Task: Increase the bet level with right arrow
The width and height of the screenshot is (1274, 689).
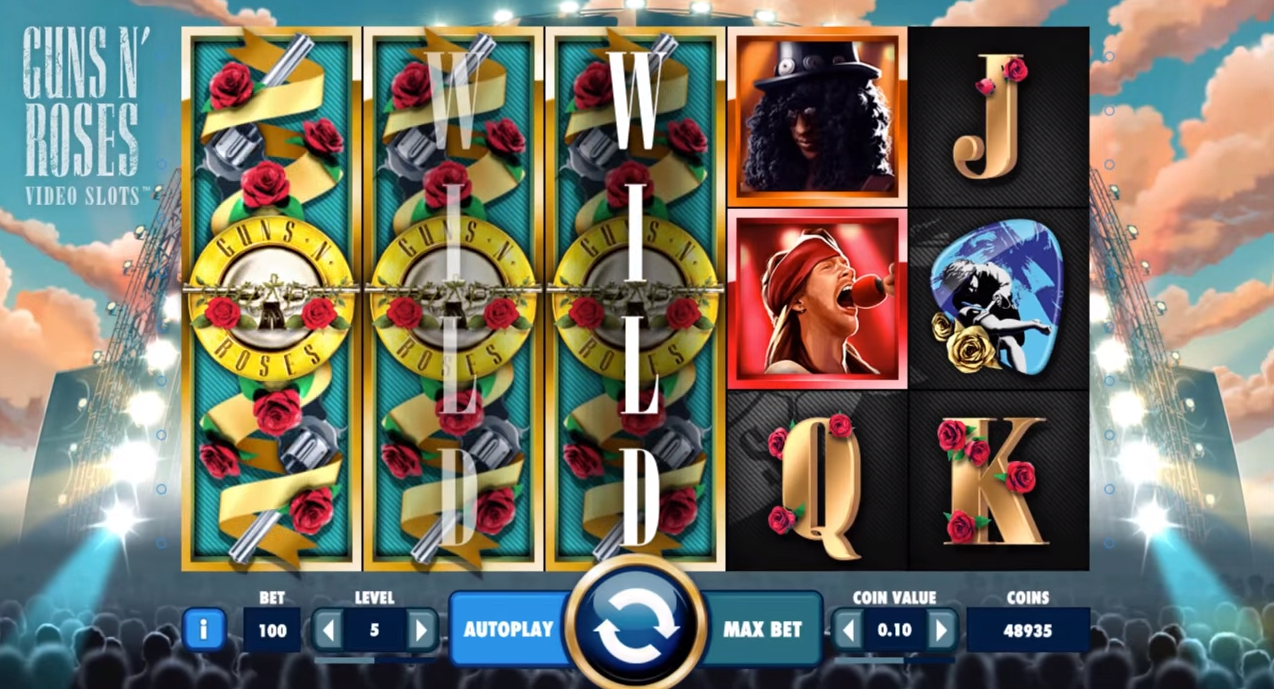Action: pyautogui.click(x=421, y=630)
